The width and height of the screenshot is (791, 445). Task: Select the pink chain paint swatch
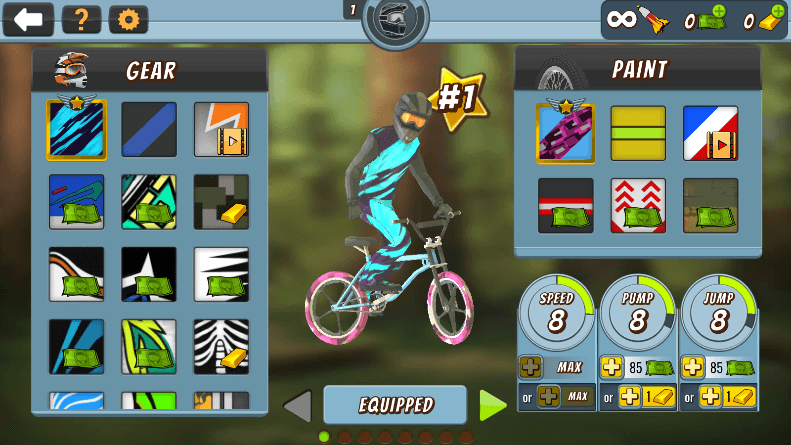tap(565, 133)
